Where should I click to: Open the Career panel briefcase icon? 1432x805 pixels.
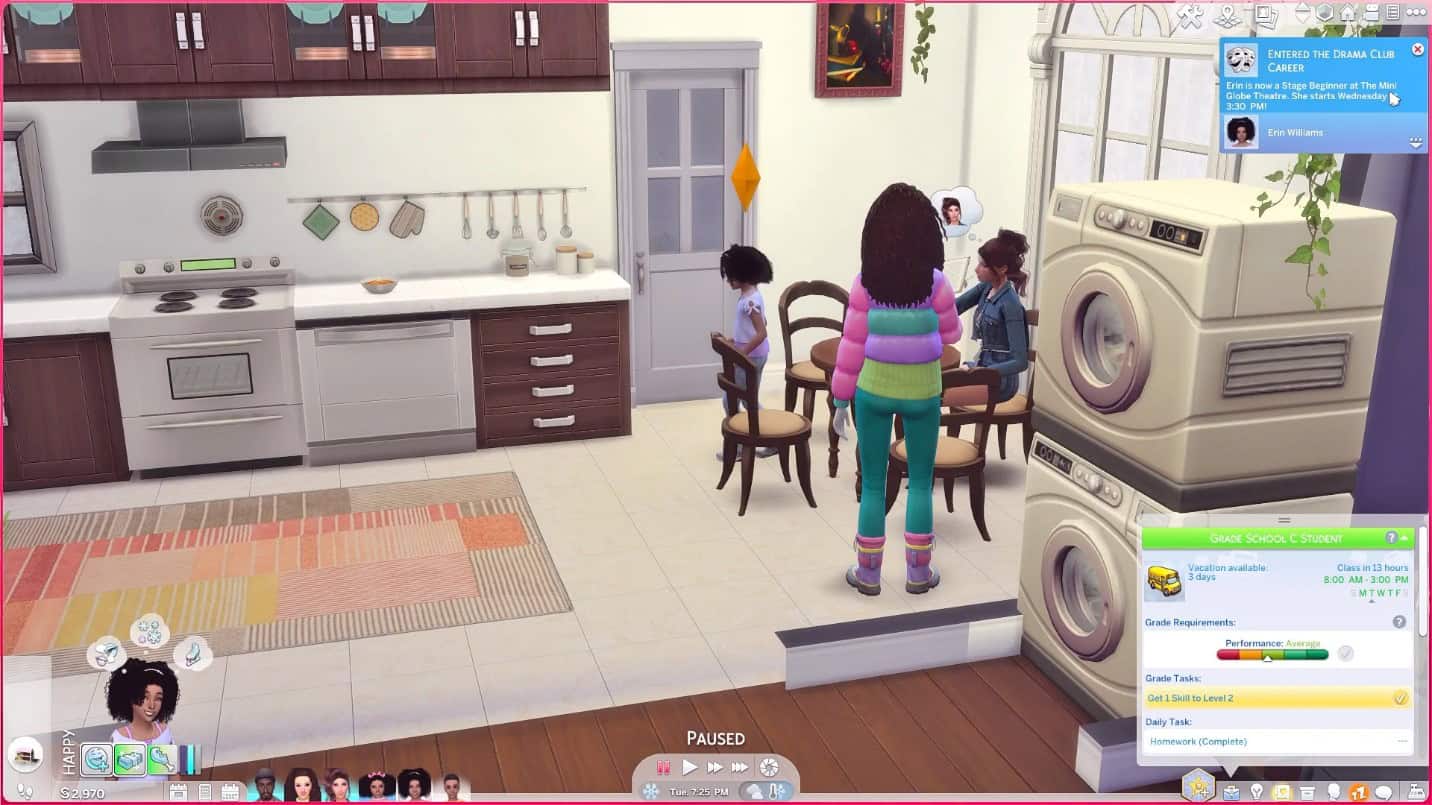(x=1231, y=791)
